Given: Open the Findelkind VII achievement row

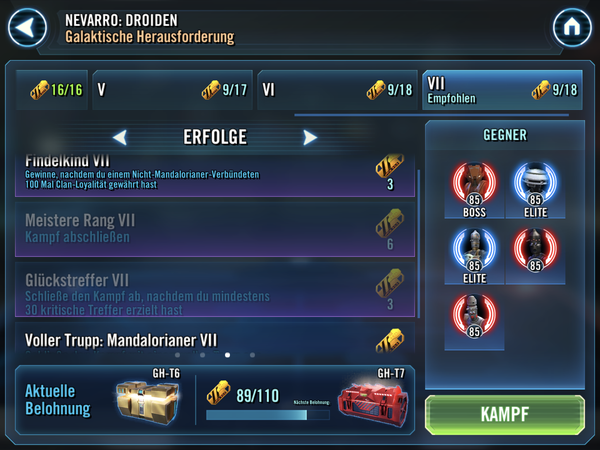Looking at the screenshot, I should tap(215, 175).
